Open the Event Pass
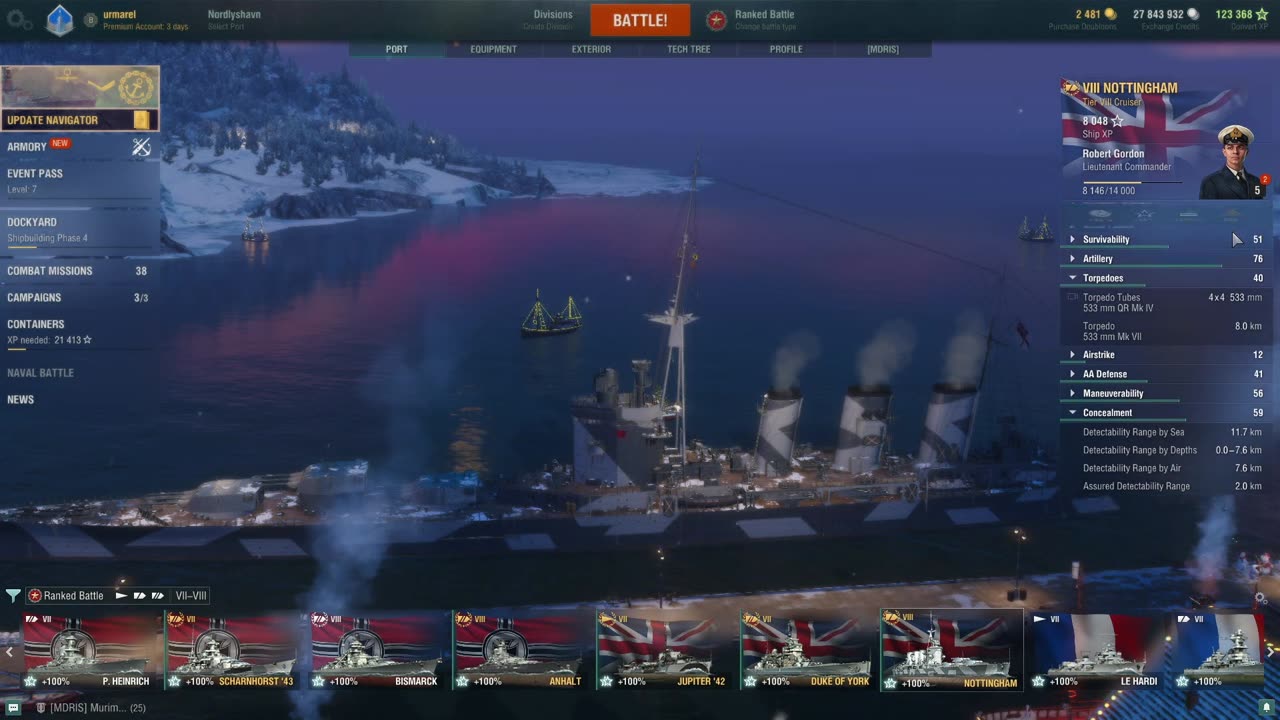 pyautogui.click(x=35, y=174)
